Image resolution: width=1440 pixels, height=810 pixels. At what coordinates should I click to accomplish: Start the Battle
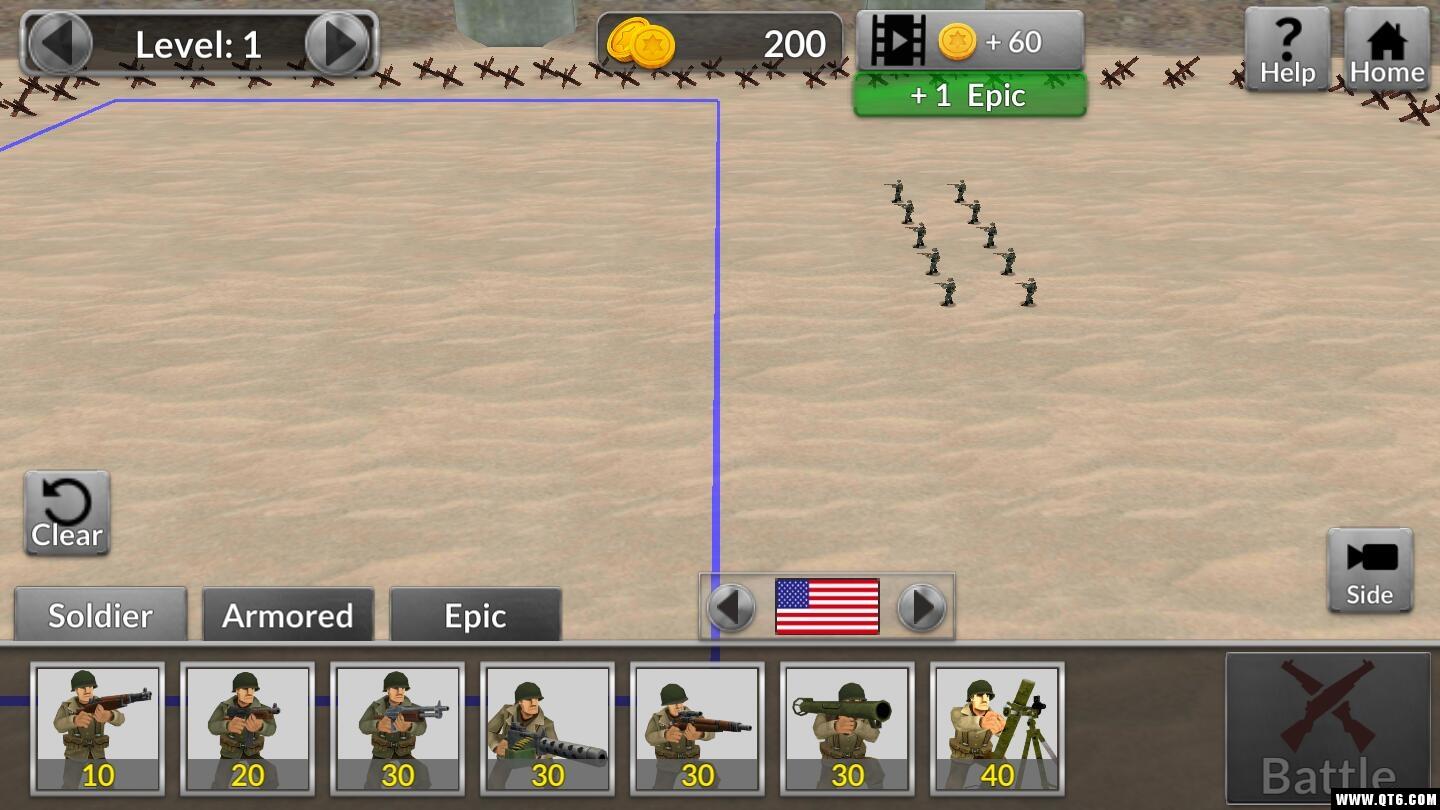pyautogui.click(x=1327, y=728)
